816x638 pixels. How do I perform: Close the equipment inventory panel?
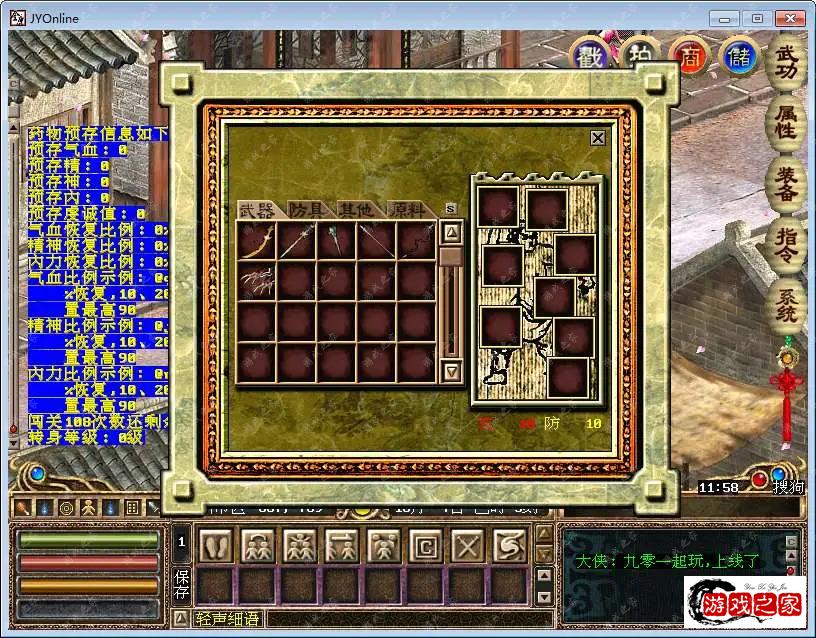point(598,138)
